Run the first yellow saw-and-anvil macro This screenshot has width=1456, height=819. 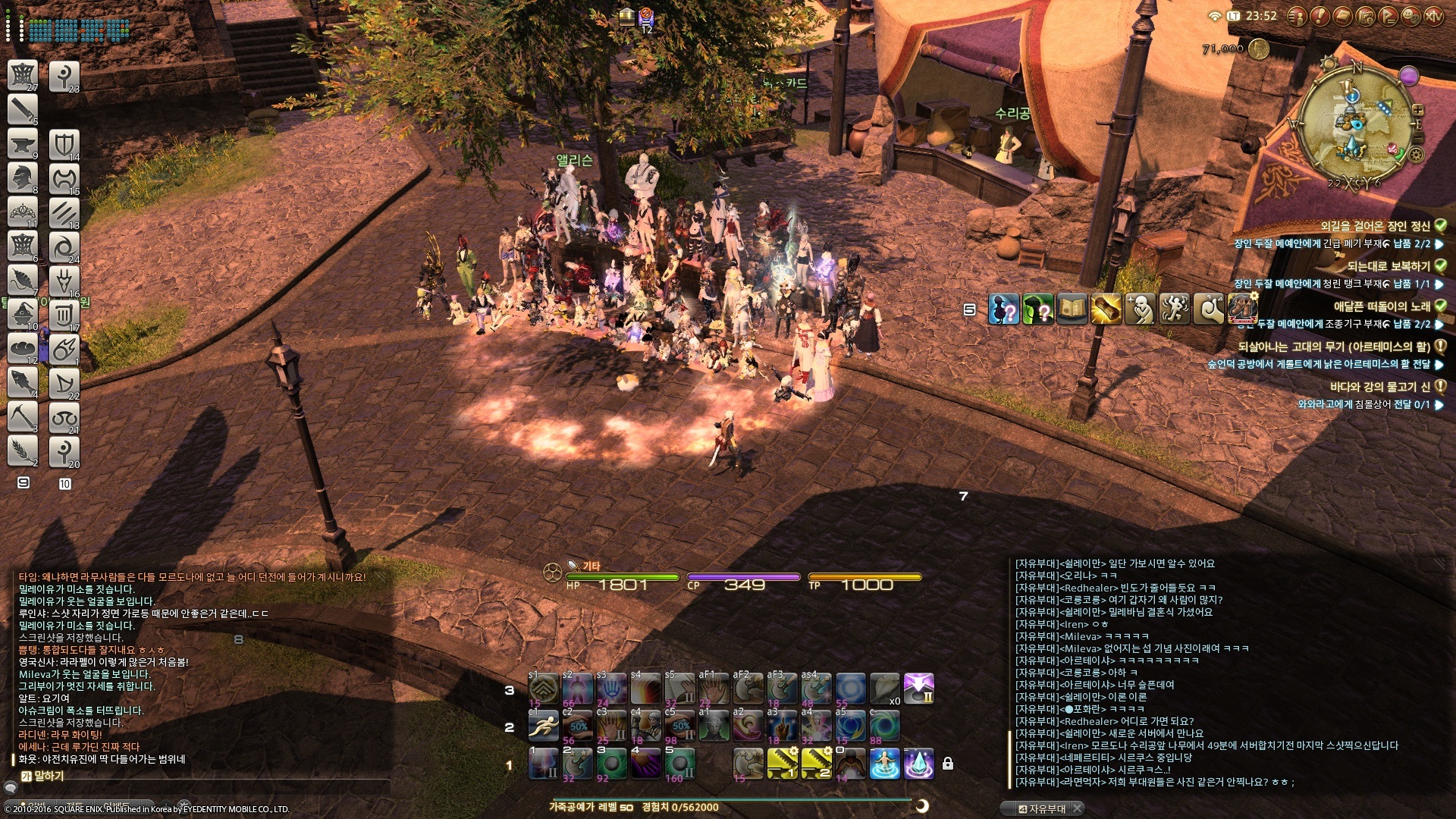point(782,763)
